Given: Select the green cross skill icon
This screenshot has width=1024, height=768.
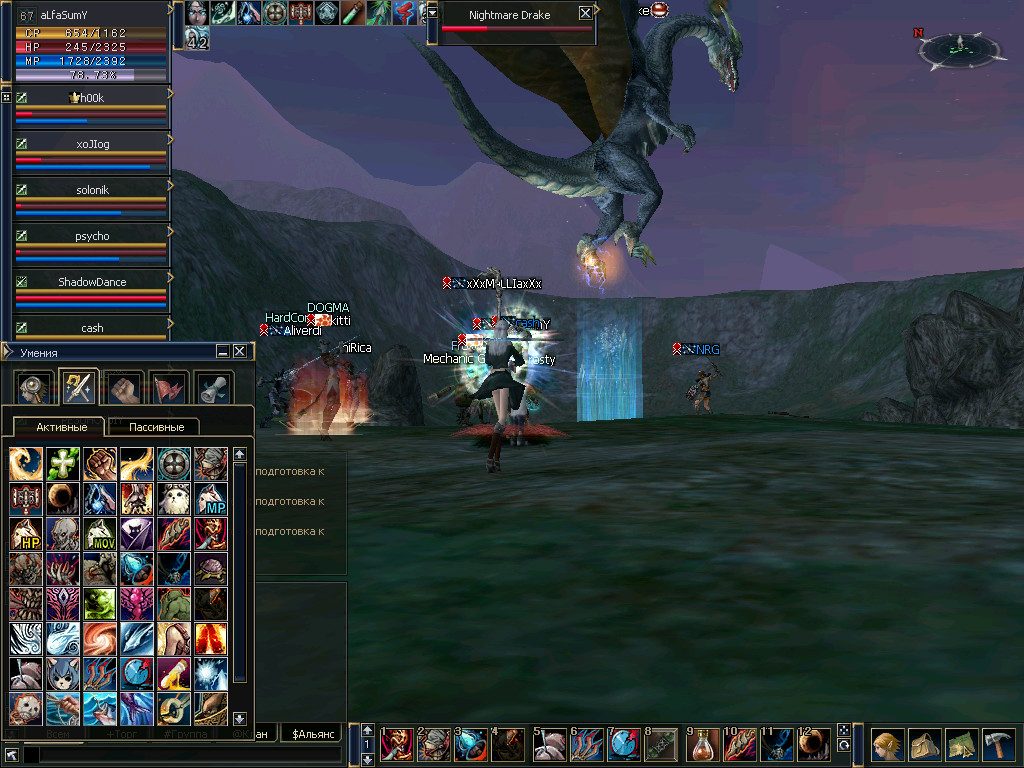Looking at the screenshot, I should click(x=62, y=463).
